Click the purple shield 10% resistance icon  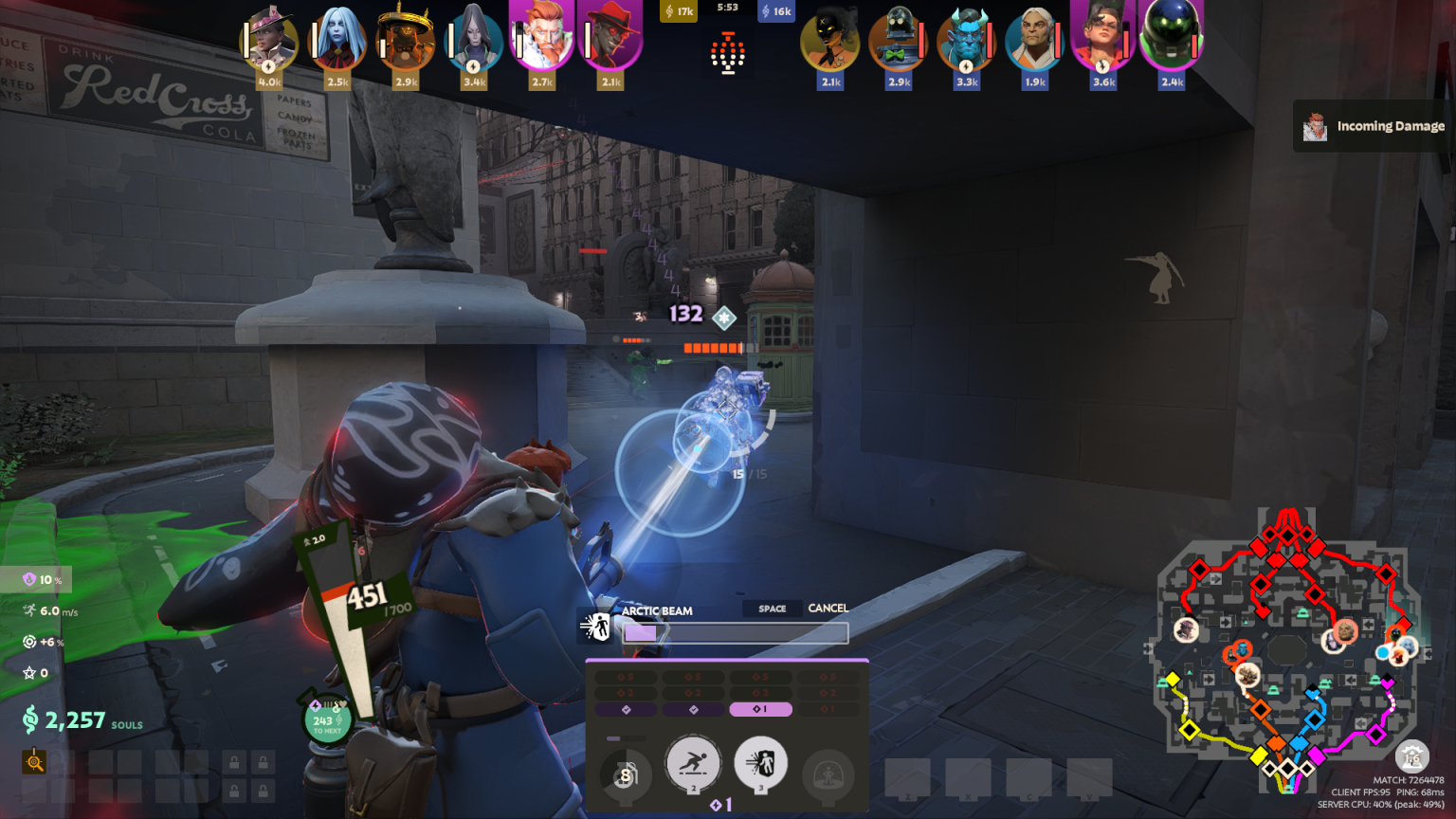point(29,579)
